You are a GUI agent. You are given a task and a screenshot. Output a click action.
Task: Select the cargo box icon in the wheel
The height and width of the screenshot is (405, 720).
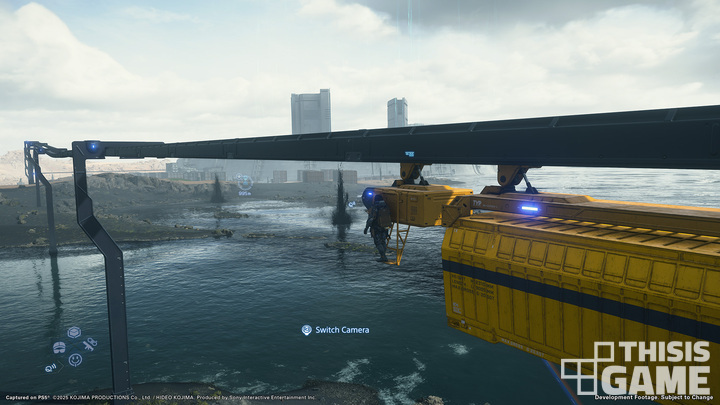coord(74,332)
